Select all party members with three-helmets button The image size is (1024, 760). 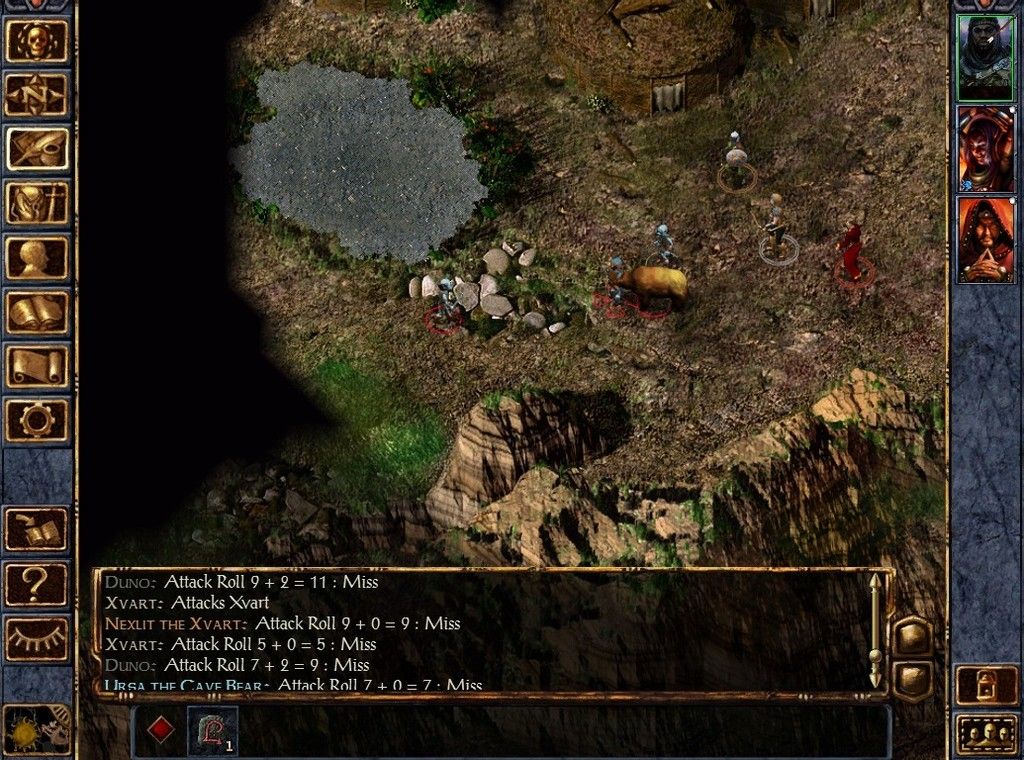click(985, 734)
